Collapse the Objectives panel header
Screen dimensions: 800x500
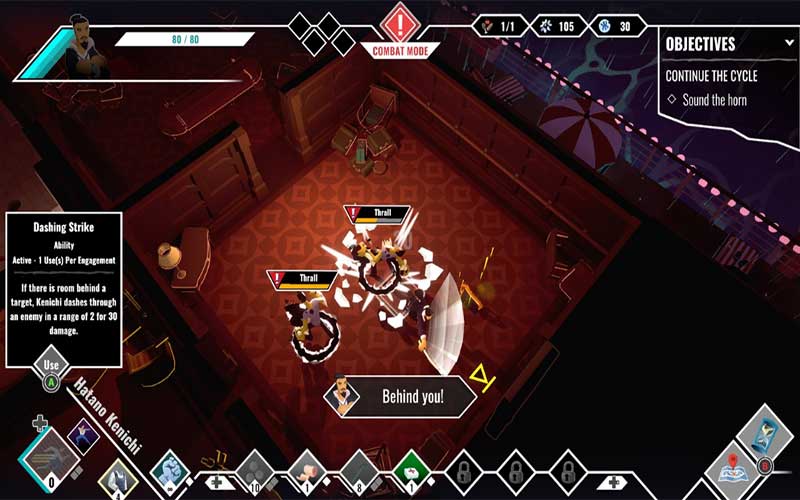[x=789, y=44]
